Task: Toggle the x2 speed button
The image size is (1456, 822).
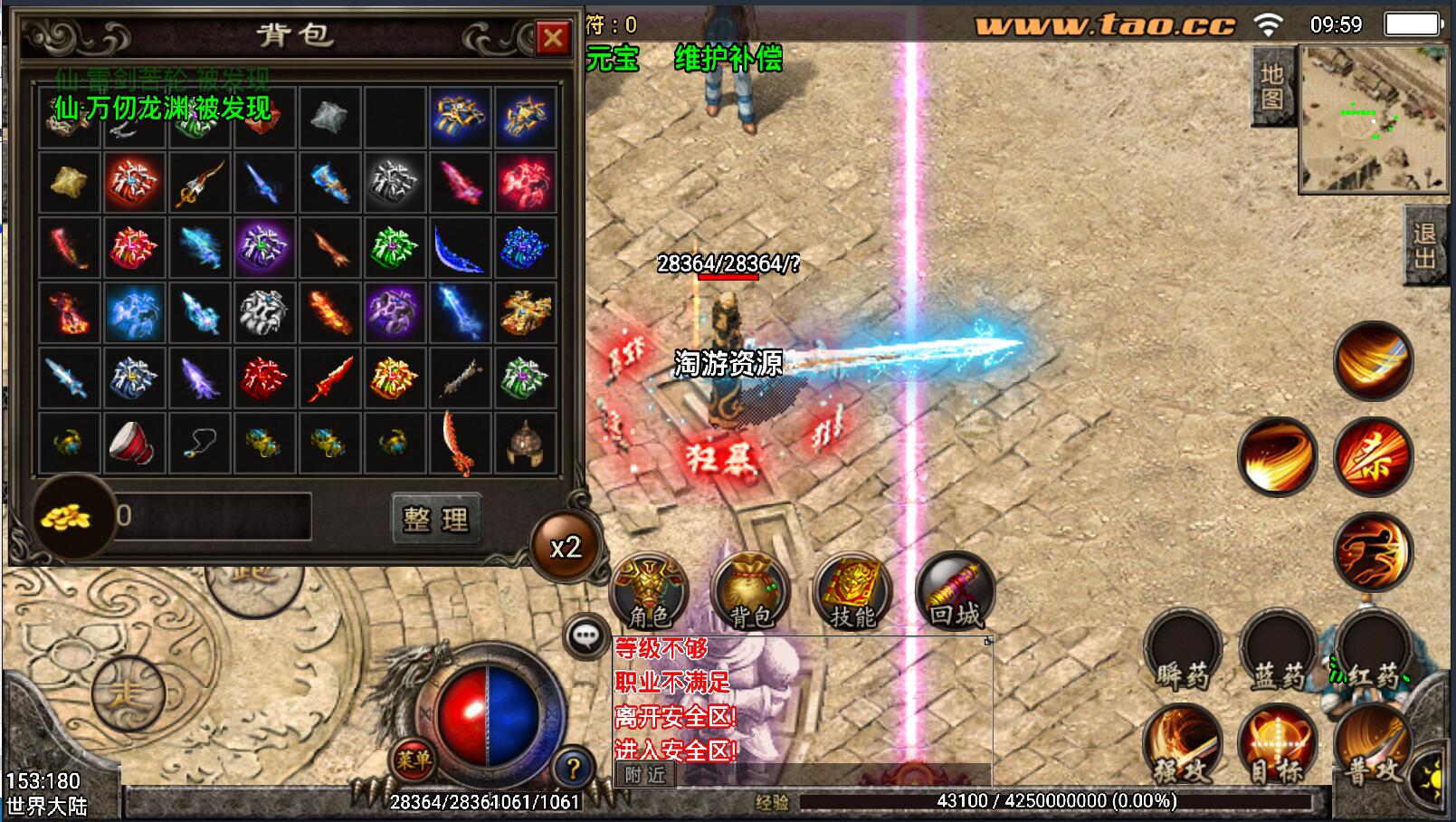Action: (x=566, y=547)
